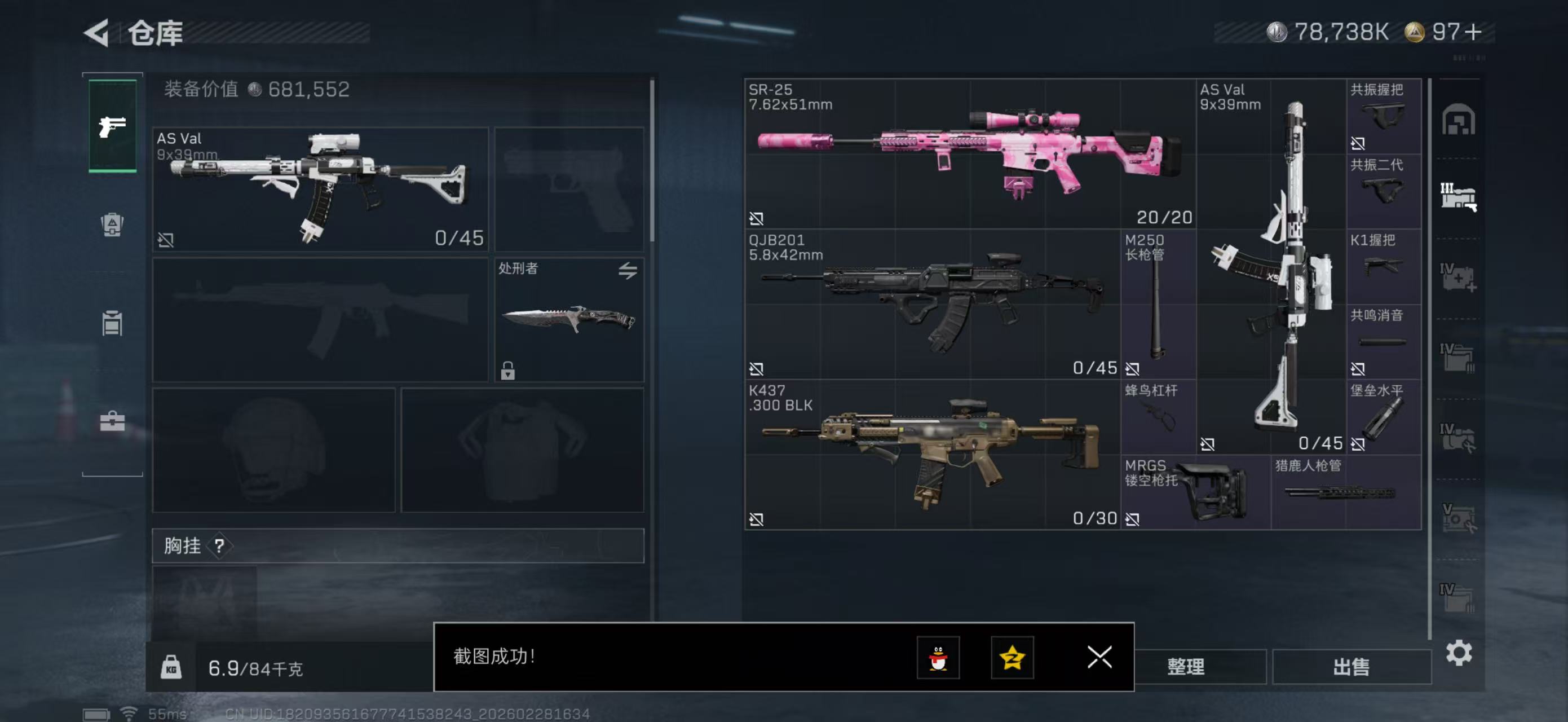Select the K1握把 grip item
The image size is (1568, 722).
click(x=1383, y=266)
